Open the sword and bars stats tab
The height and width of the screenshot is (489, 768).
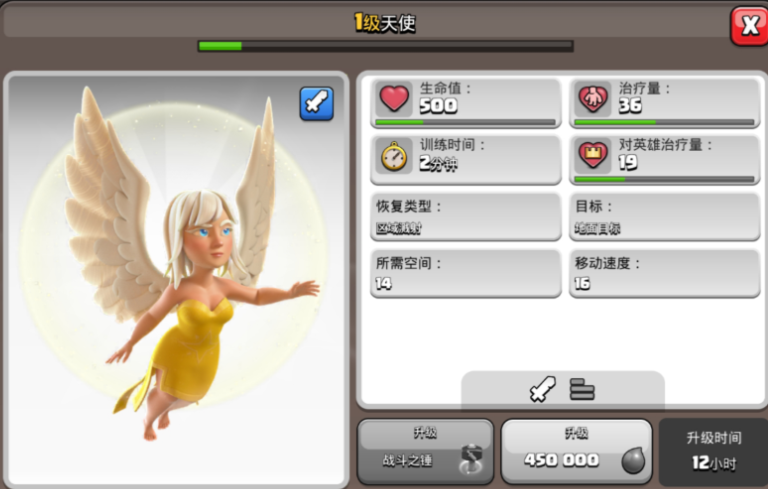coord(562,390)
